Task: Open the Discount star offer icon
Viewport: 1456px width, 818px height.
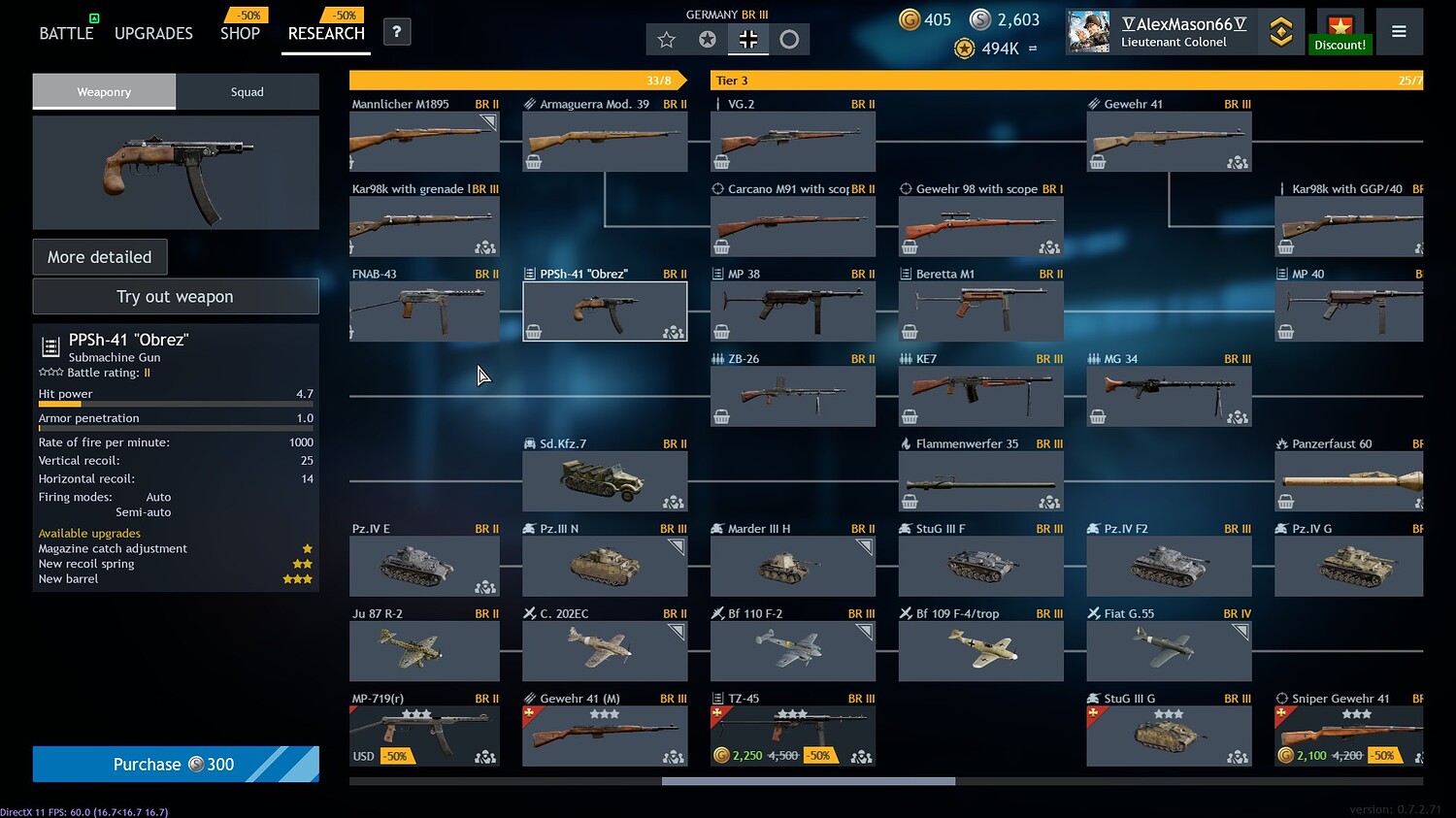Action: 1340,29
